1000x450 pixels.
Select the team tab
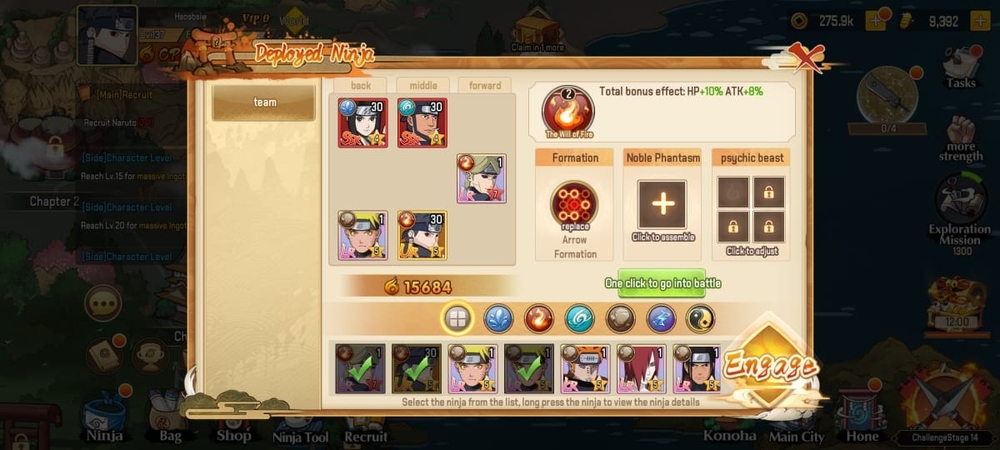264,102
